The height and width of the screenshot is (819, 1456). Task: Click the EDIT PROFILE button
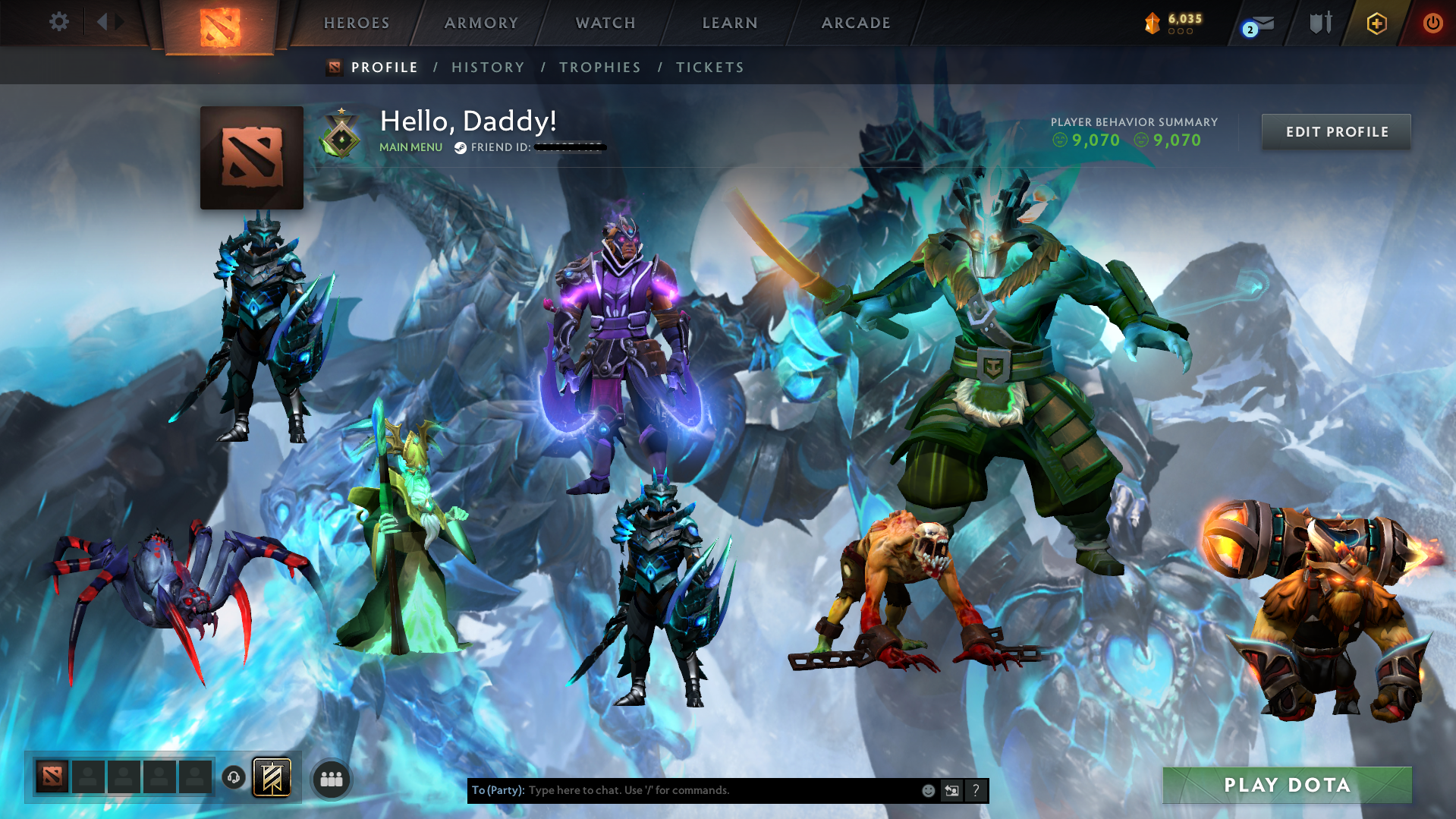coord(1335,131)
